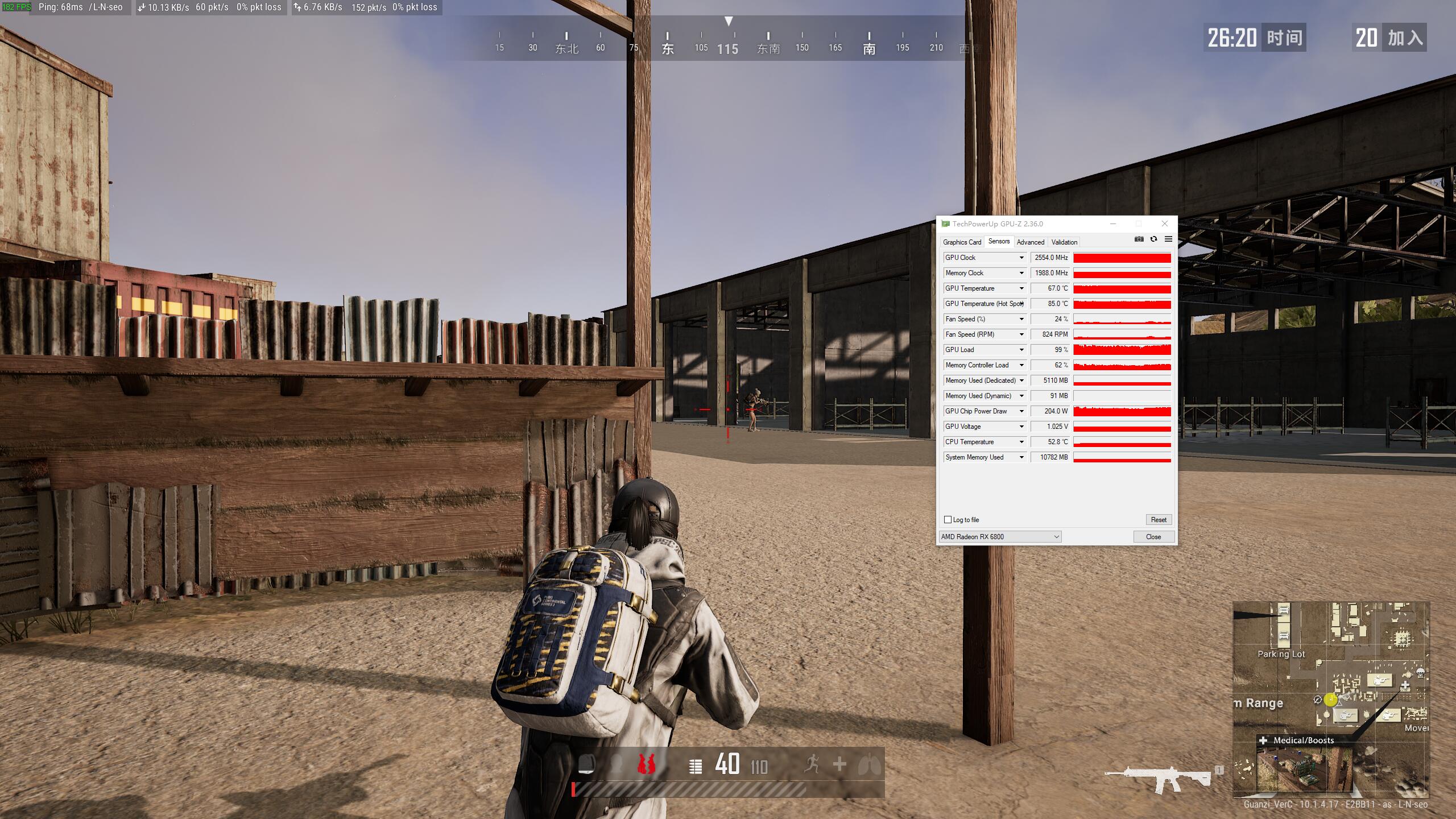Viewport: 1456px width, 819px height.
Task: Open the GPU-Z hamburger menu
Action: point(1169,239)
